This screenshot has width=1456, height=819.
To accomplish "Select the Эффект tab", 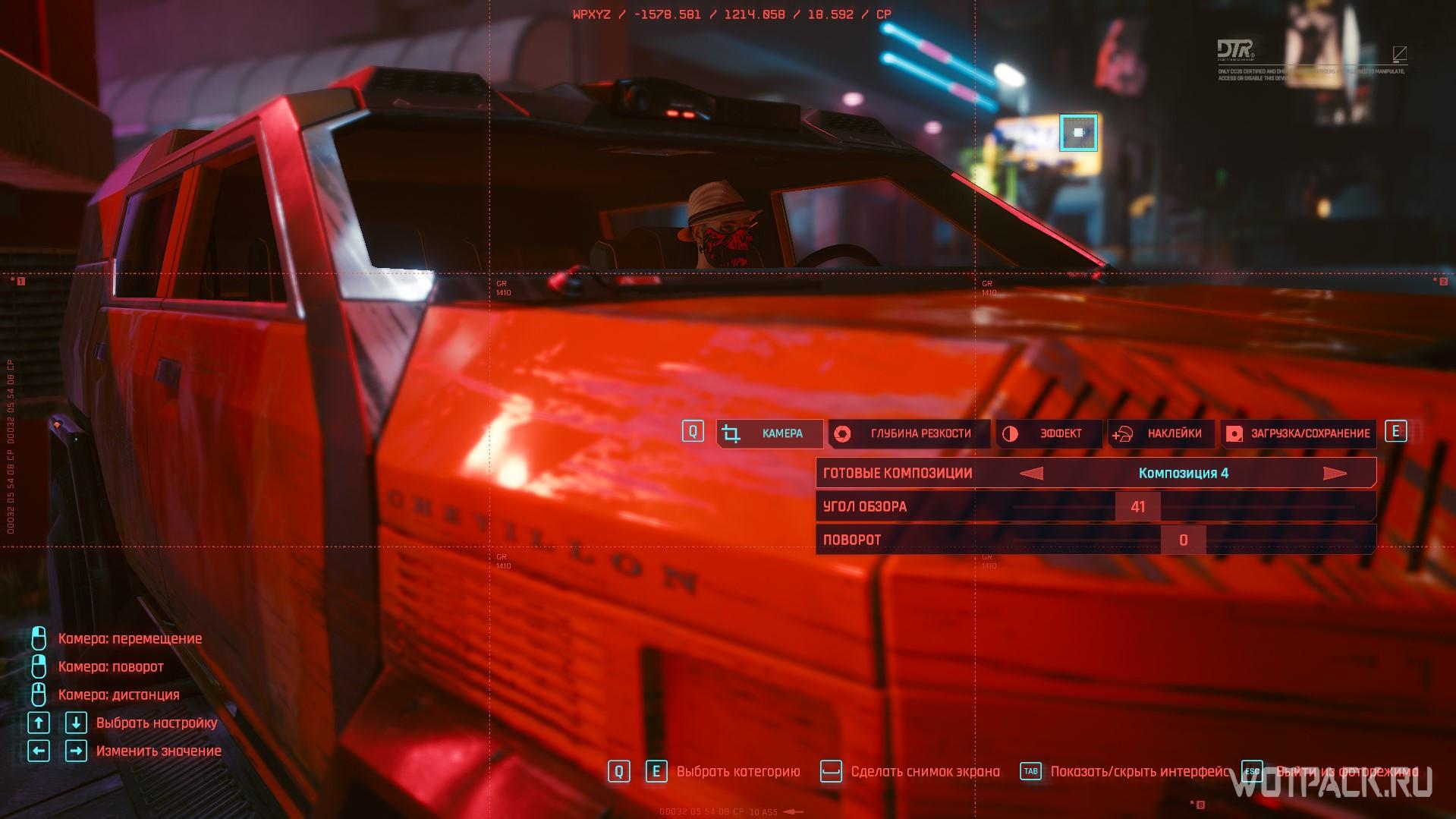I will pyautogui.click(x=1049, y=433).
